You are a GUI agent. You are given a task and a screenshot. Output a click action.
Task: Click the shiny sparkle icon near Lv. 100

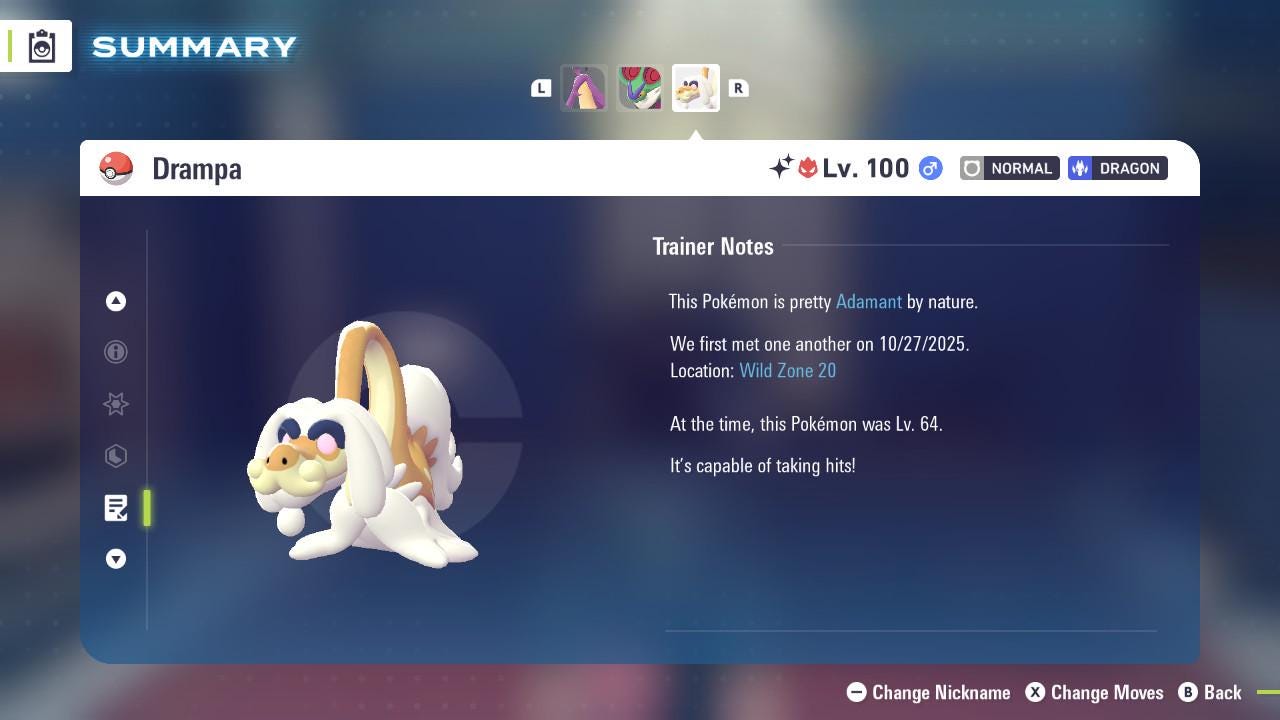click(x=782, y=168)
